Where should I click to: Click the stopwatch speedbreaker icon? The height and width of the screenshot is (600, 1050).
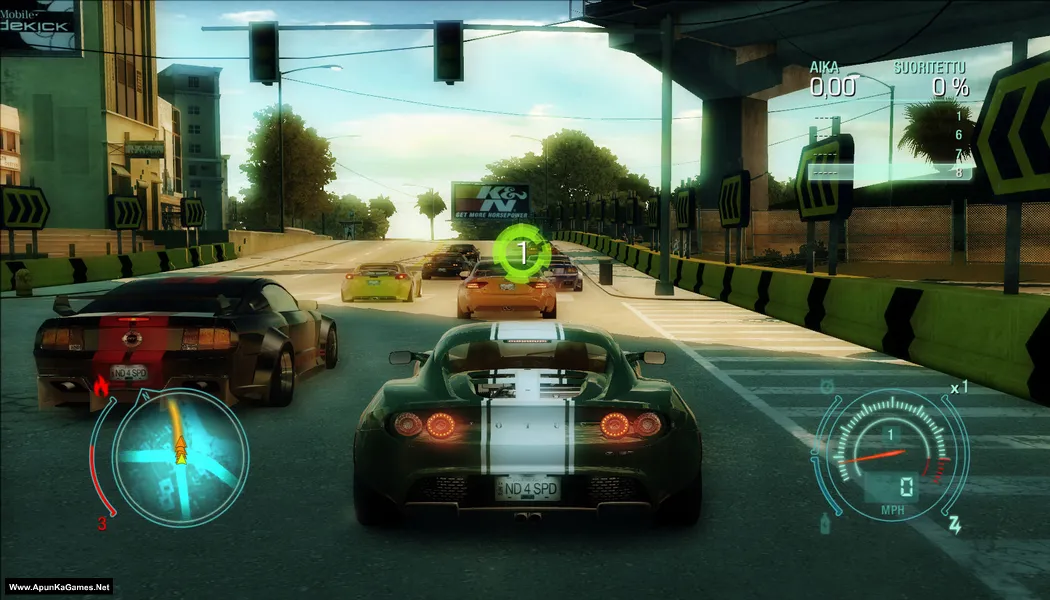tap(827, 385)
